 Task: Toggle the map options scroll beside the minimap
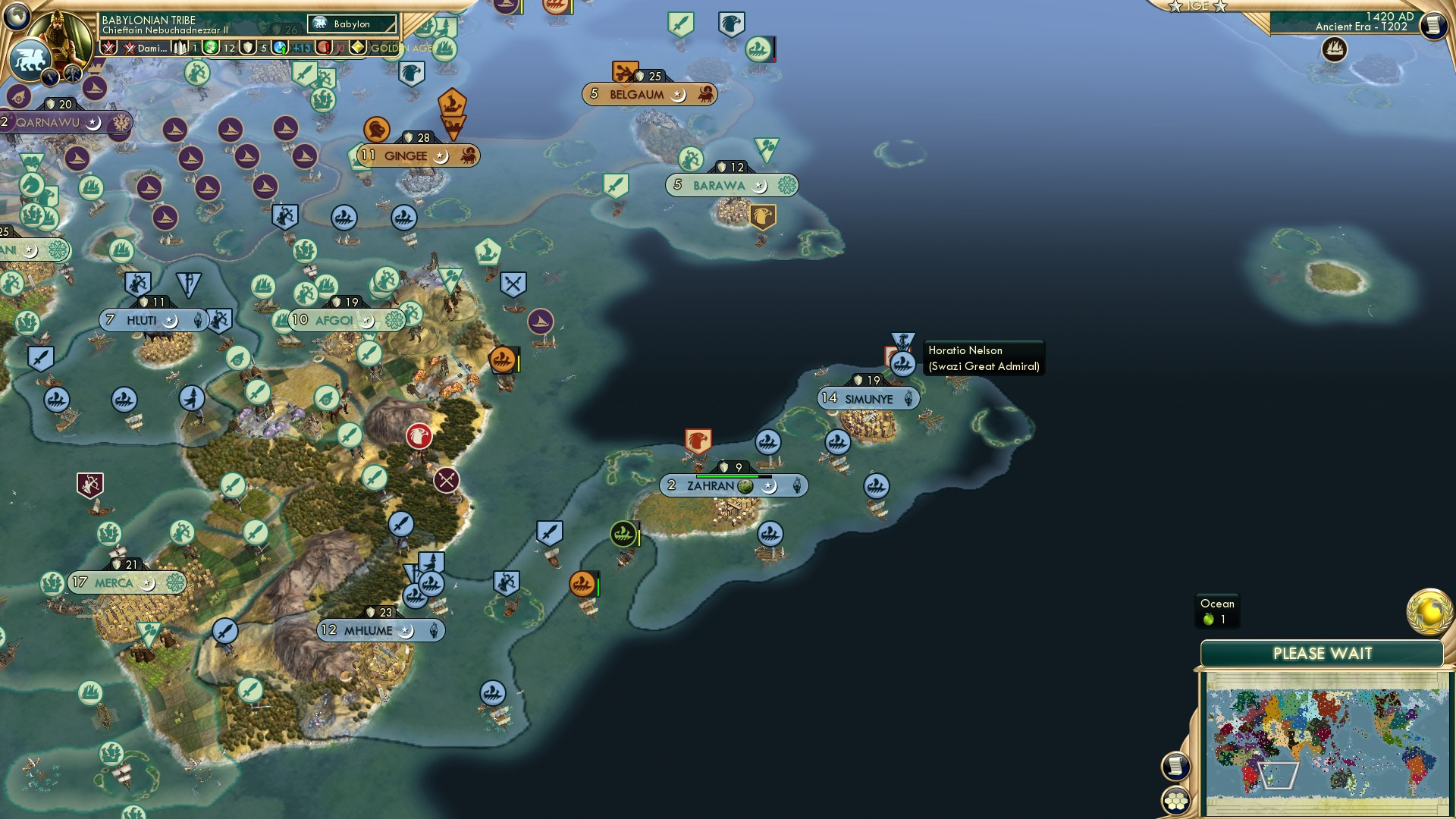coord(1175,765)
